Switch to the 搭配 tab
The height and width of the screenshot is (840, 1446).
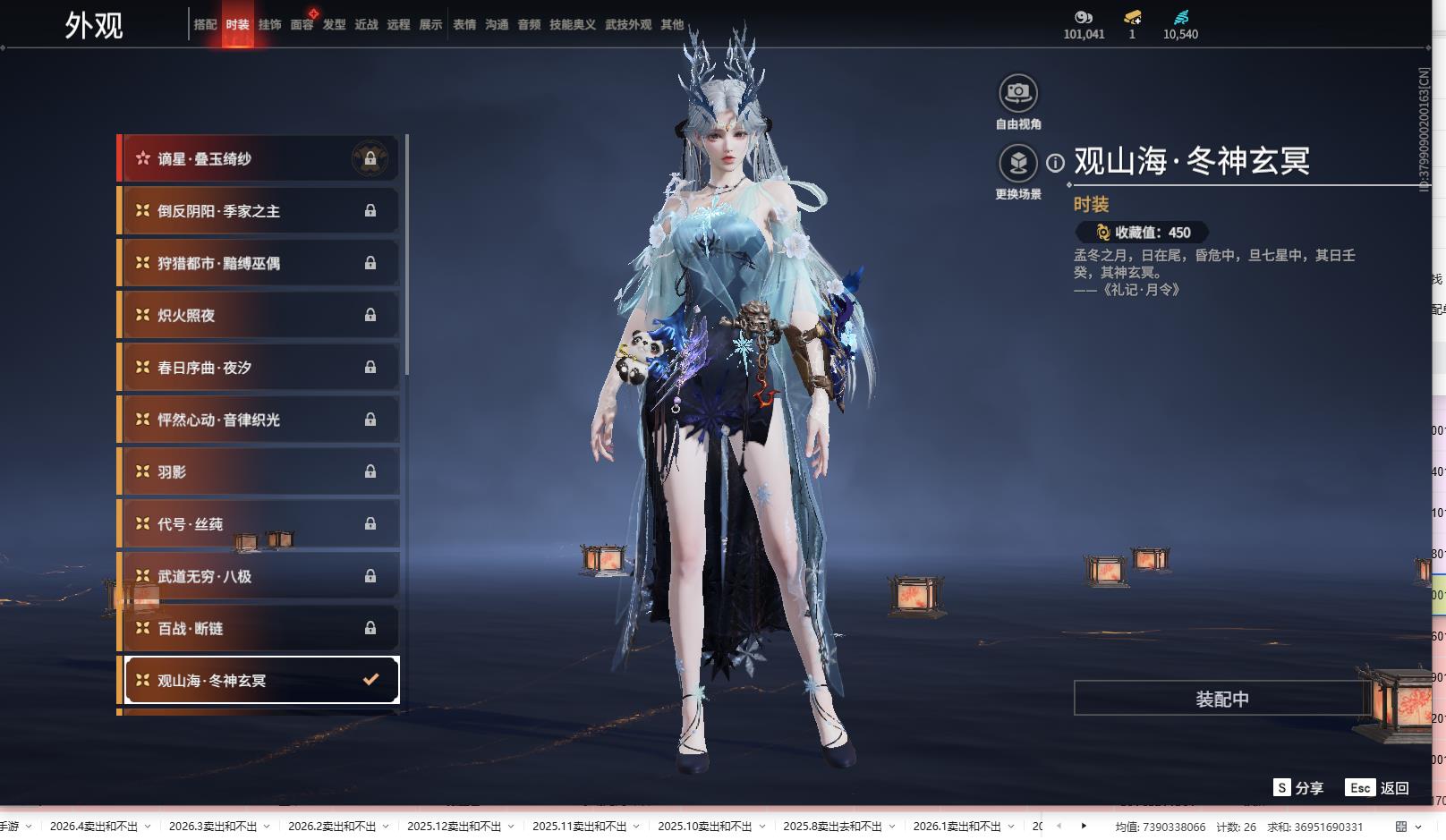tap(205, 25)
